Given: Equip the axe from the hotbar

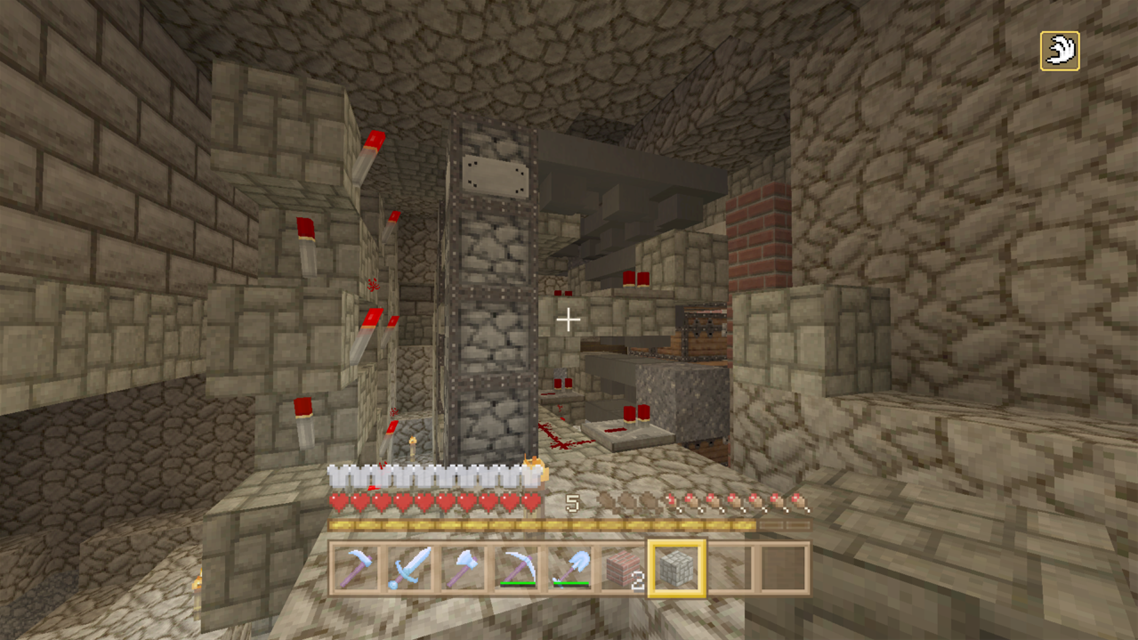Looking at the screenshot, I should (x=462, y=568).
